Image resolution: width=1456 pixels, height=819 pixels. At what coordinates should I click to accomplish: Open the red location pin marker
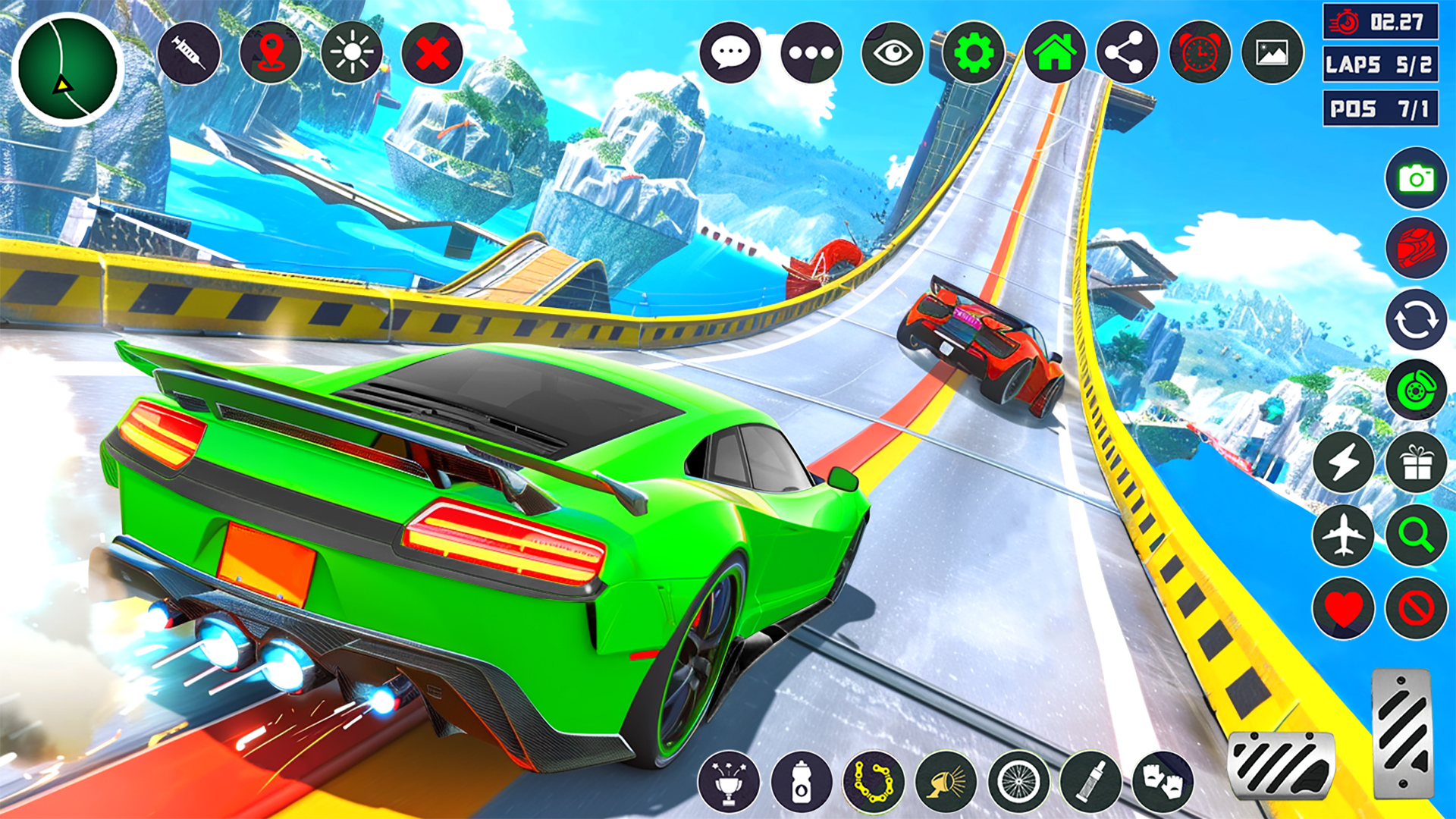(271, 53)
